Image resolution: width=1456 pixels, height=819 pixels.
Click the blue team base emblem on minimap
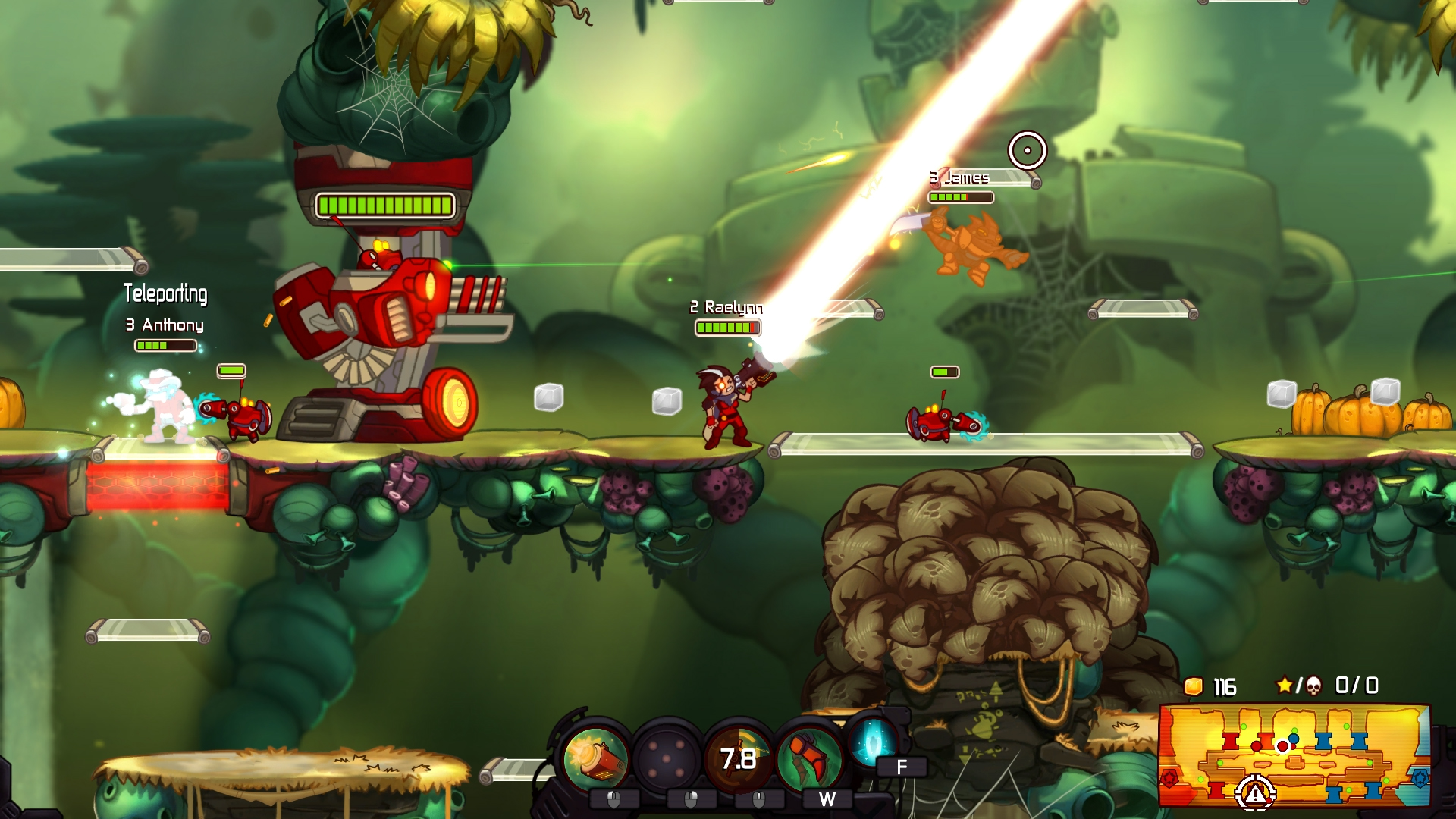point(1421,780)
